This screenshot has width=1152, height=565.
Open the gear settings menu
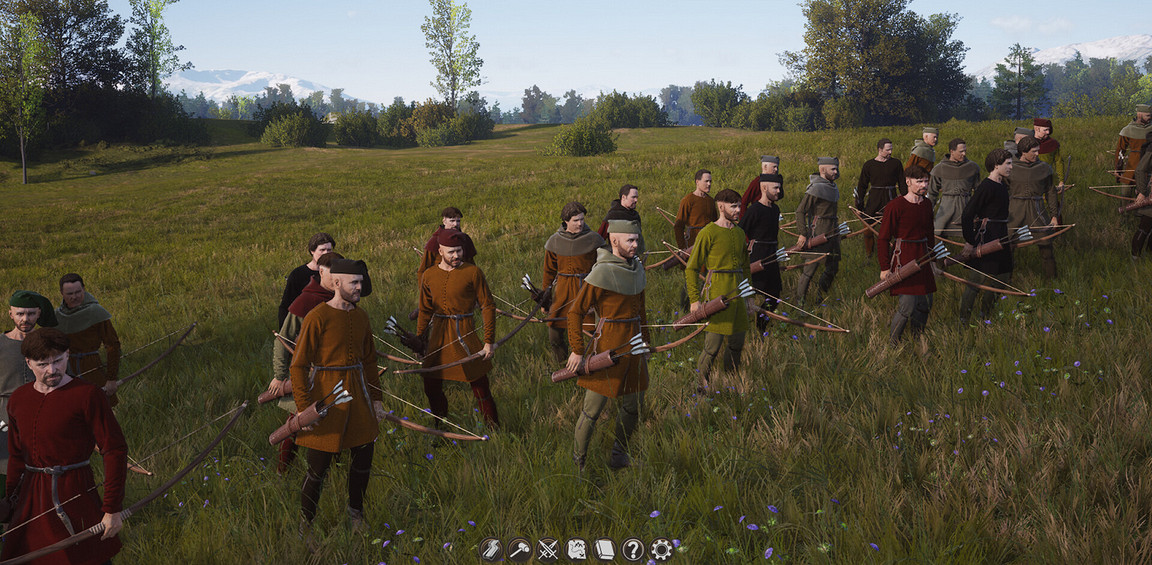[x=661, y=549]
